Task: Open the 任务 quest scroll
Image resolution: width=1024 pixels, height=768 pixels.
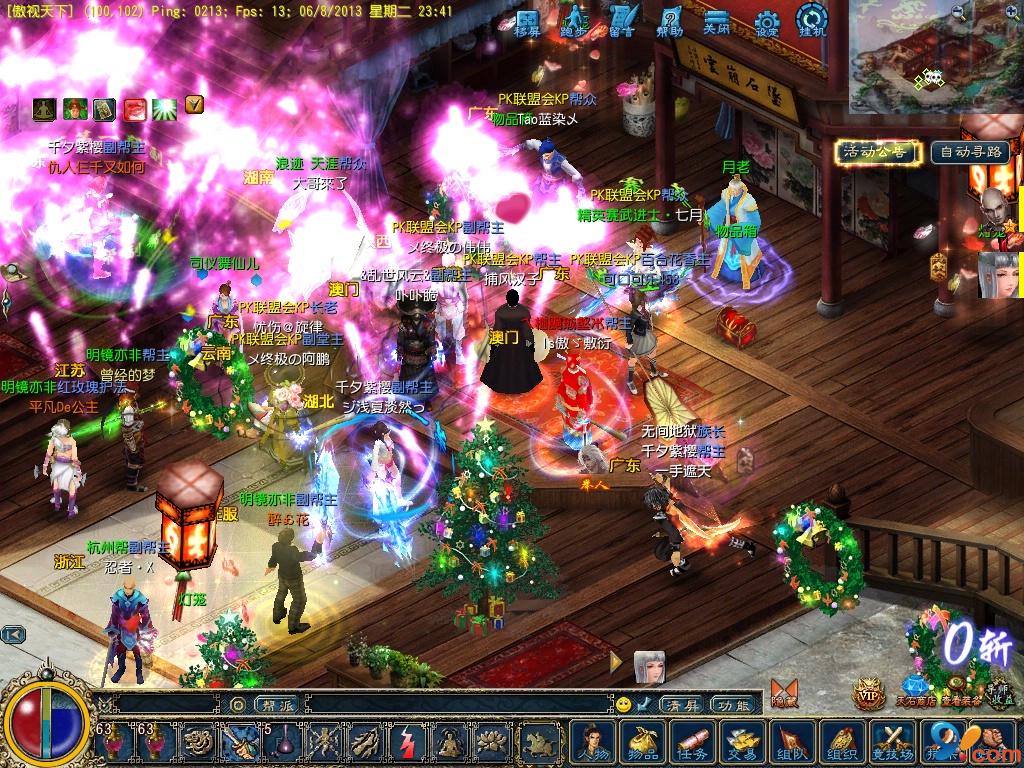Action: [694, 742]
